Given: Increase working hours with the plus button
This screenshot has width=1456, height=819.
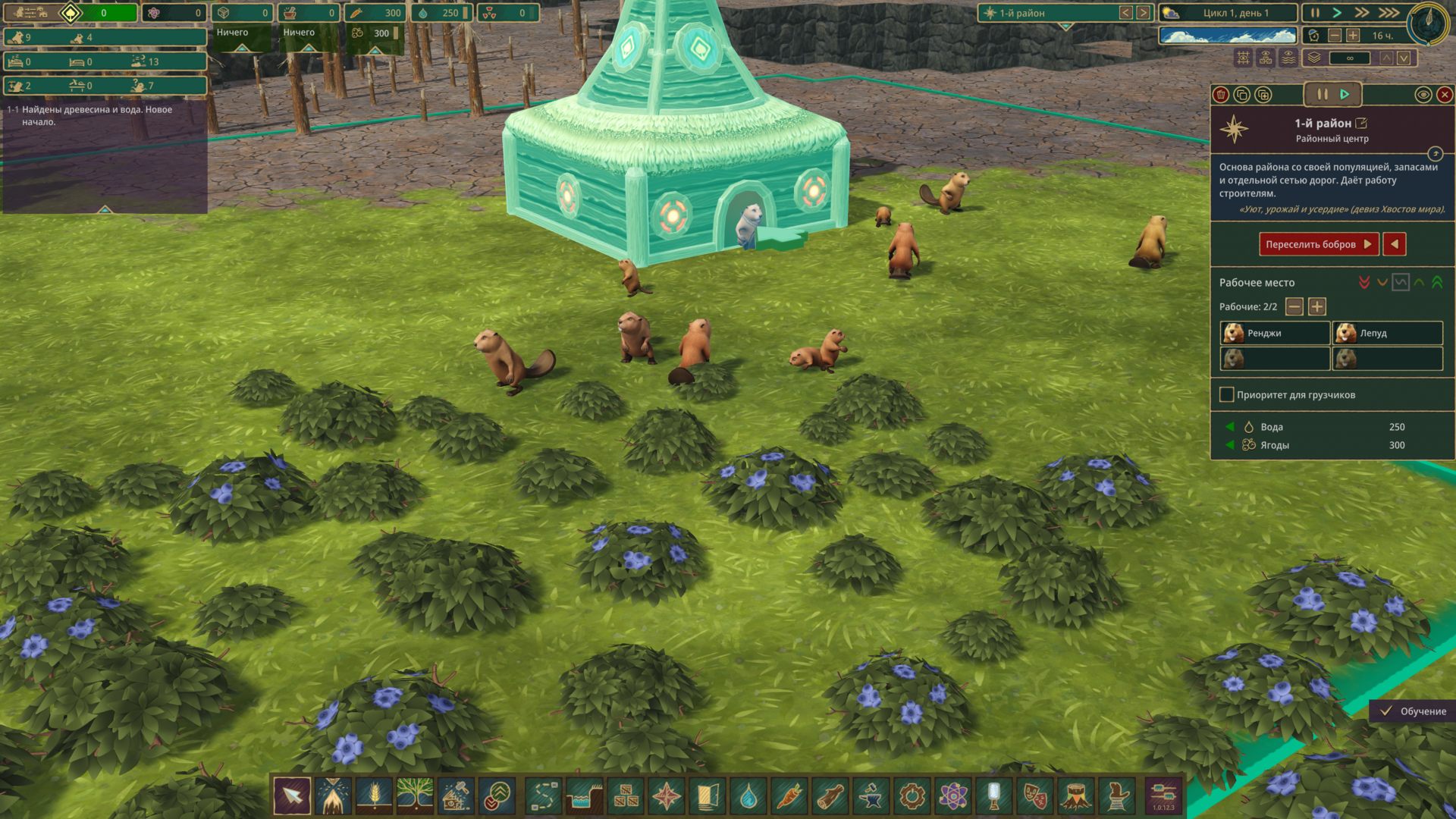Looking at the screenshot, I should (1353, 36).
